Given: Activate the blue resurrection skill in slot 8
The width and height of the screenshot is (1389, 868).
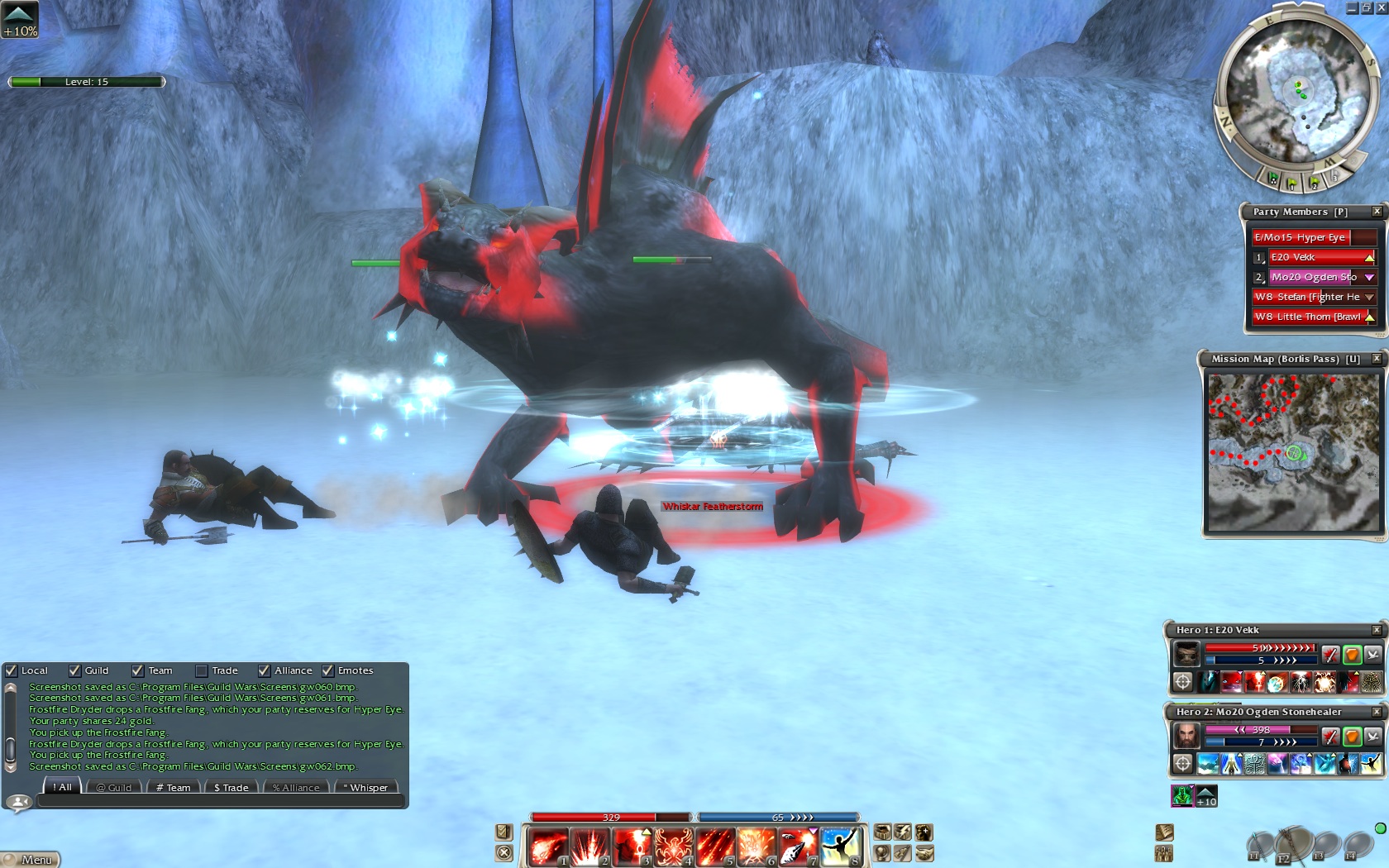Looking at the screenshot, I should tap(841, 848).
